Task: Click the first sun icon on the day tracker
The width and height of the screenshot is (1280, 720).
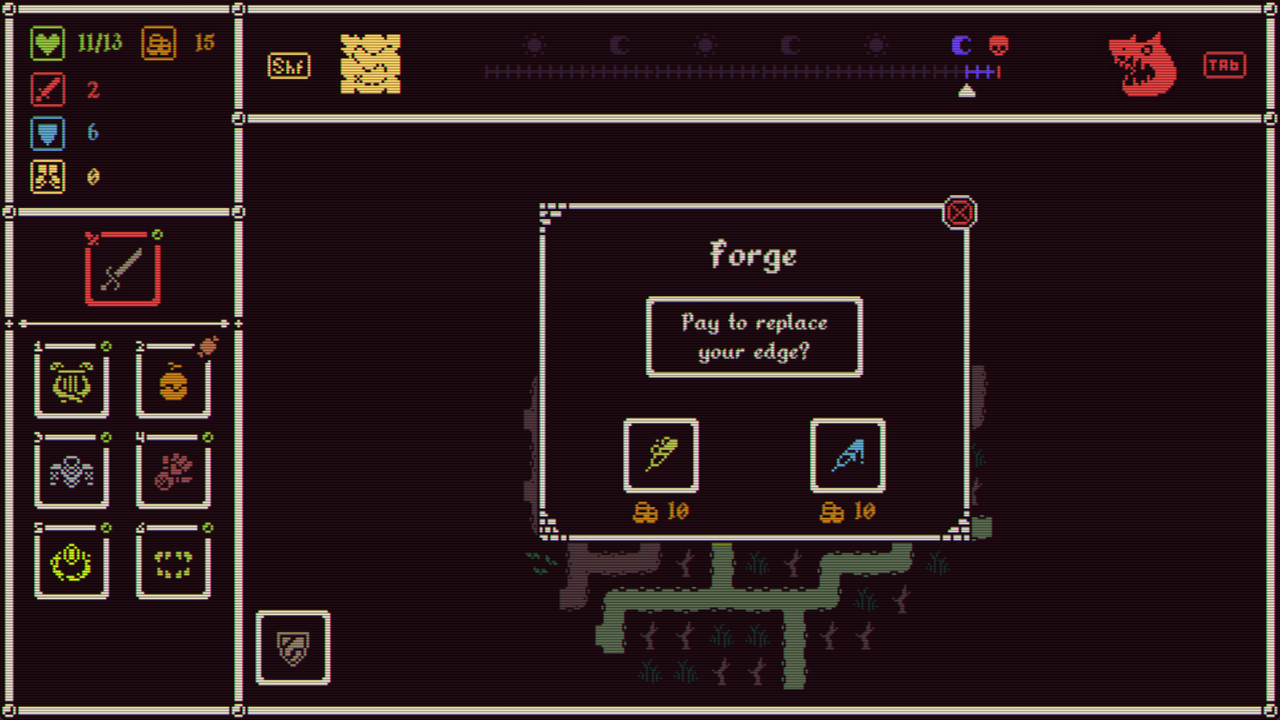Action: point(534,44)
